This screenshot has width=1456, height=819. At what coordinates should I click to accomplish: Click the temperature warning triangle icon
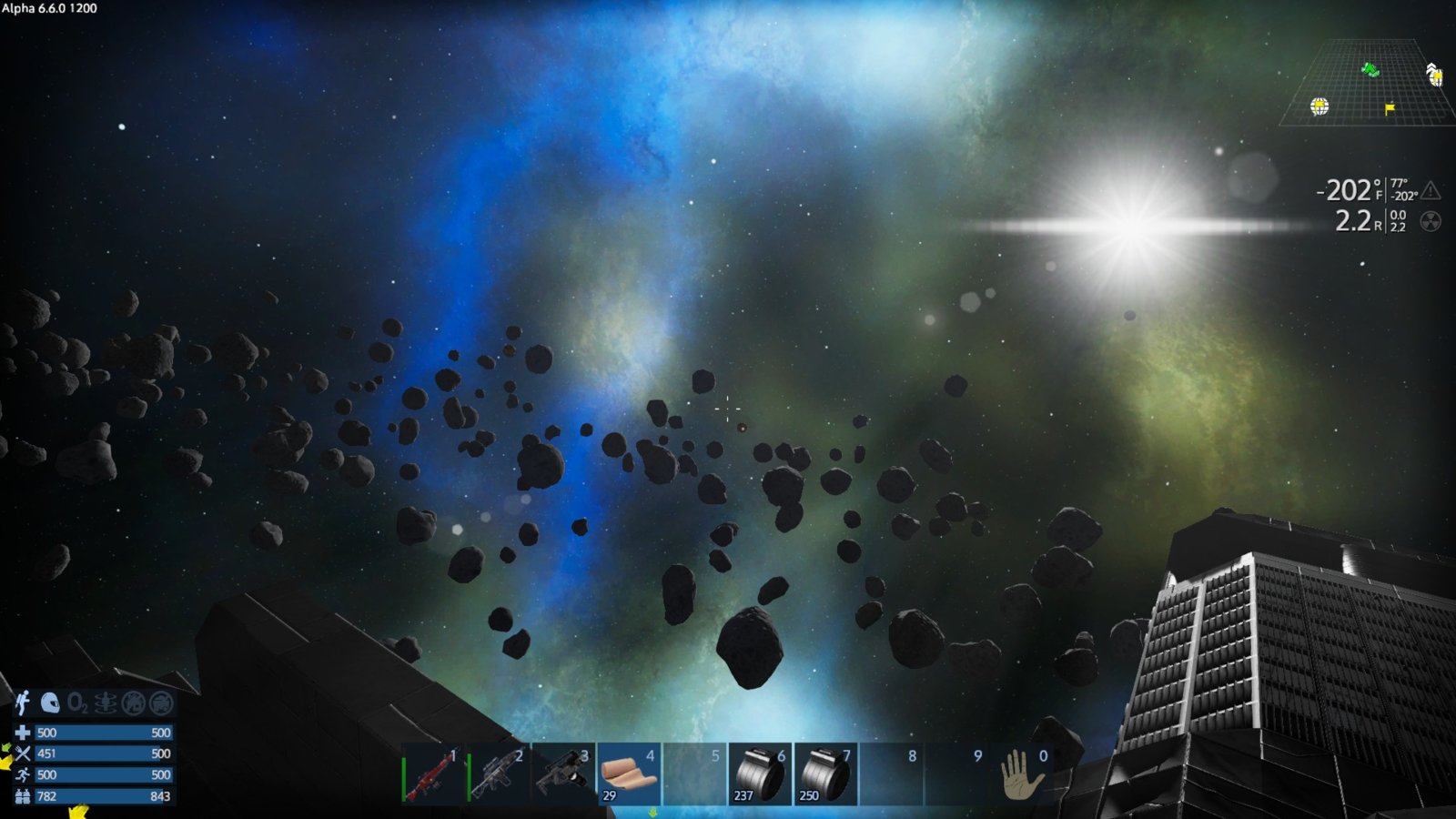[x=1431, y=190]
